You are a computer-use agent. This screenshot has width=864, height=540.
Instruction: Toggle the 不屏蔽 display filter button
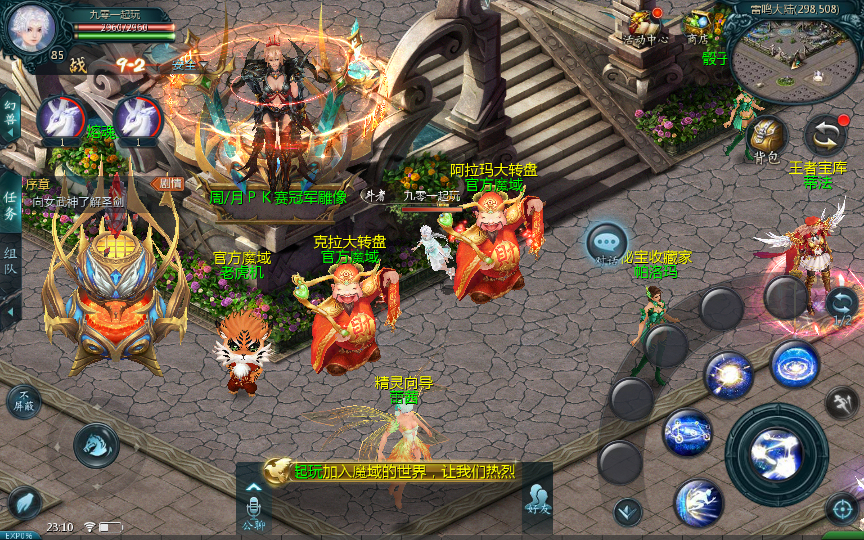tap(23, 401)
